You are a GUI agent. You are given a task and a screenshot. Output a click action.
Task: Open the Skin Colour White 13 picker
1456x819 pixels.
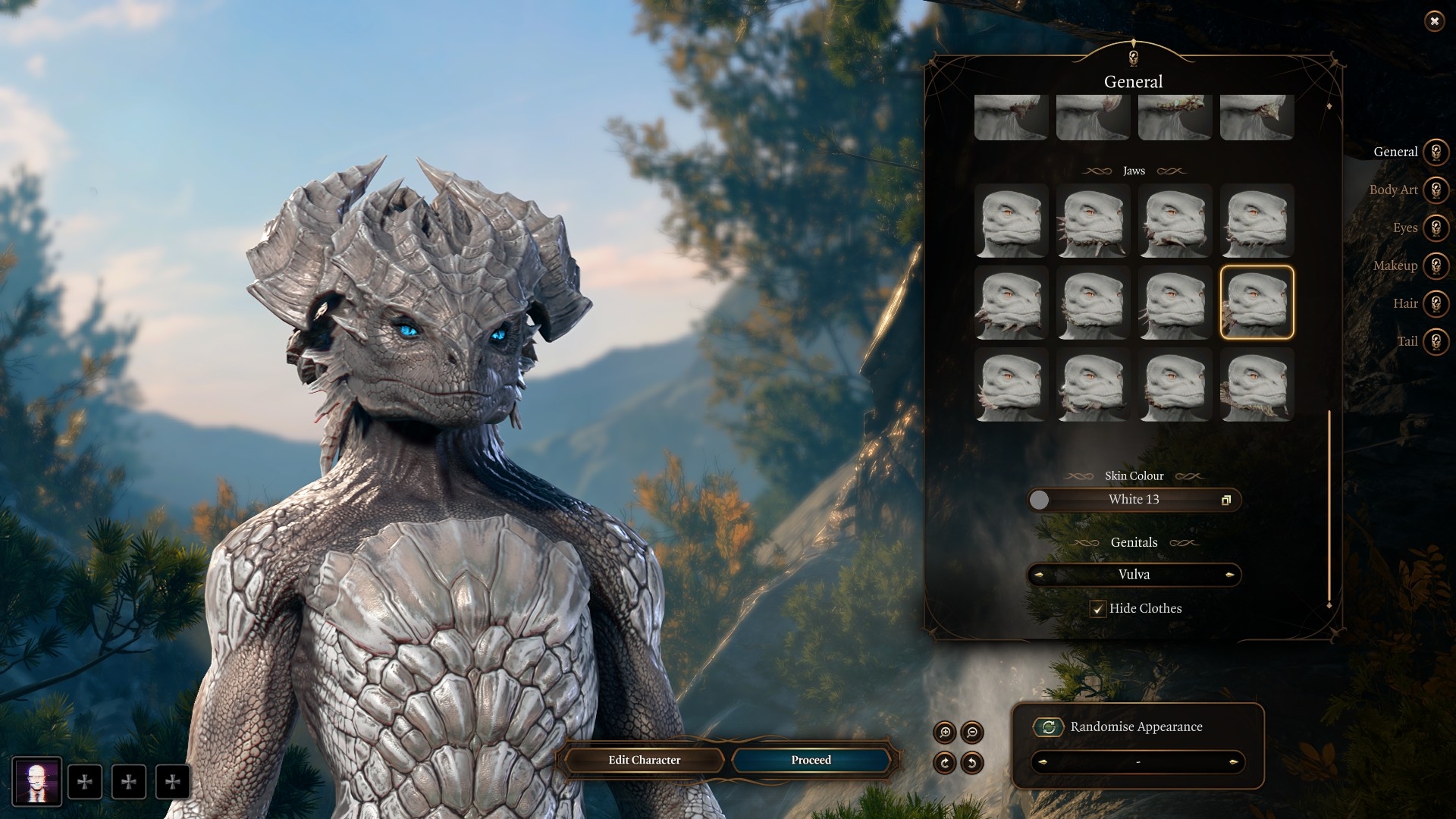pyautogui.click(x=1134, y=500)
